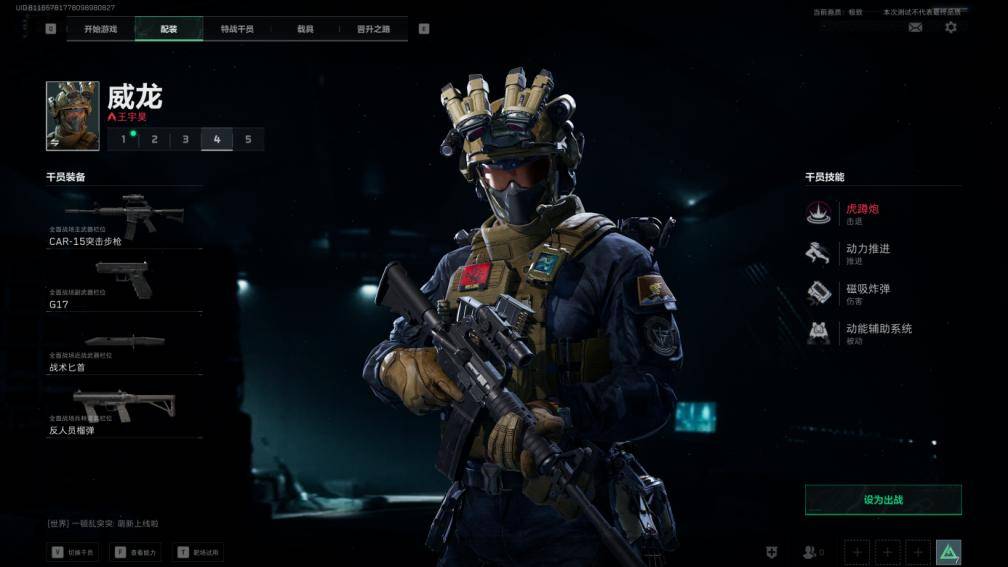Select the 载具 tab
The height and width of the screenshot is (567, 1008).
[305, 29]
